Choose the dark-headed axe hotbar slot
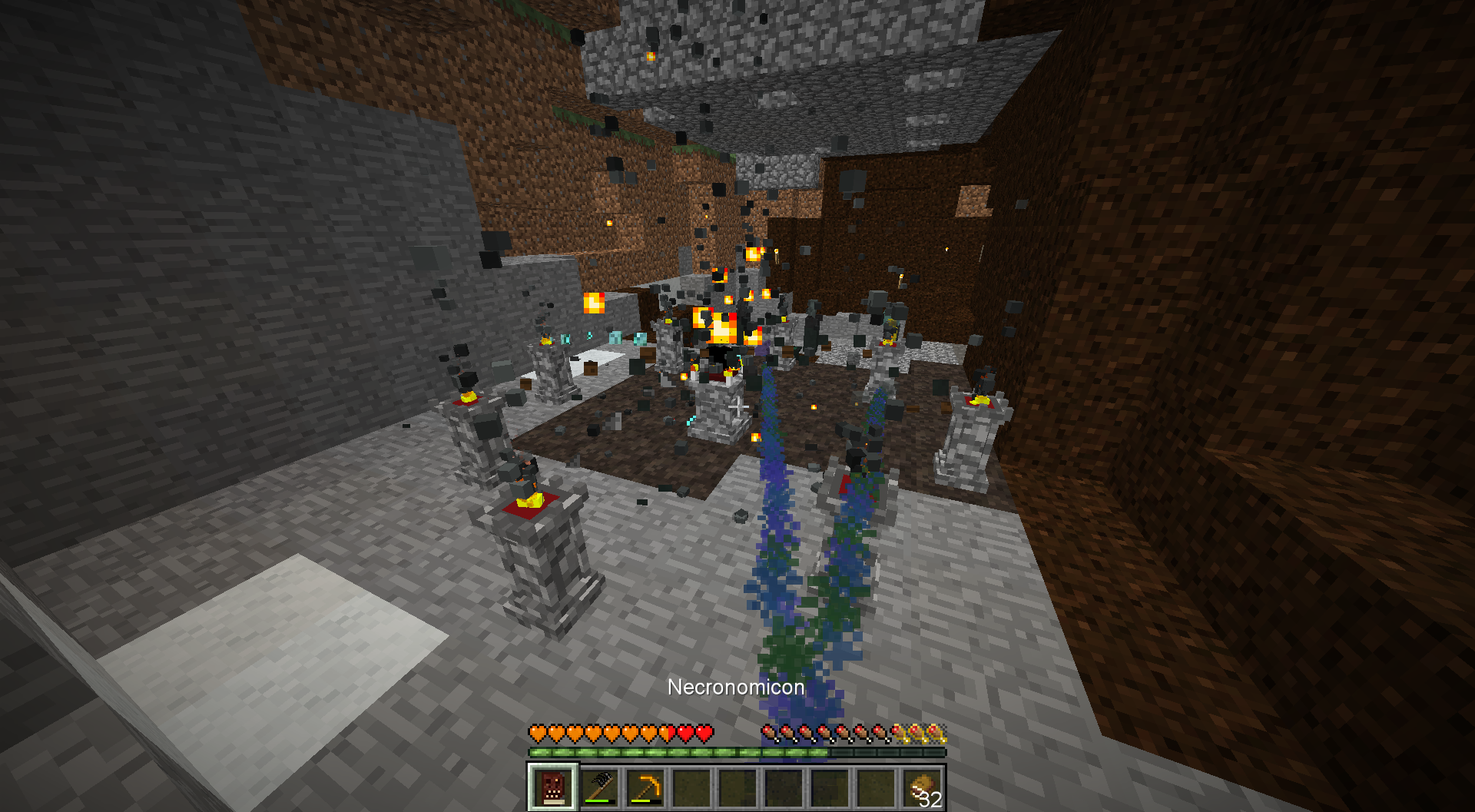 (x=599, y=787)
